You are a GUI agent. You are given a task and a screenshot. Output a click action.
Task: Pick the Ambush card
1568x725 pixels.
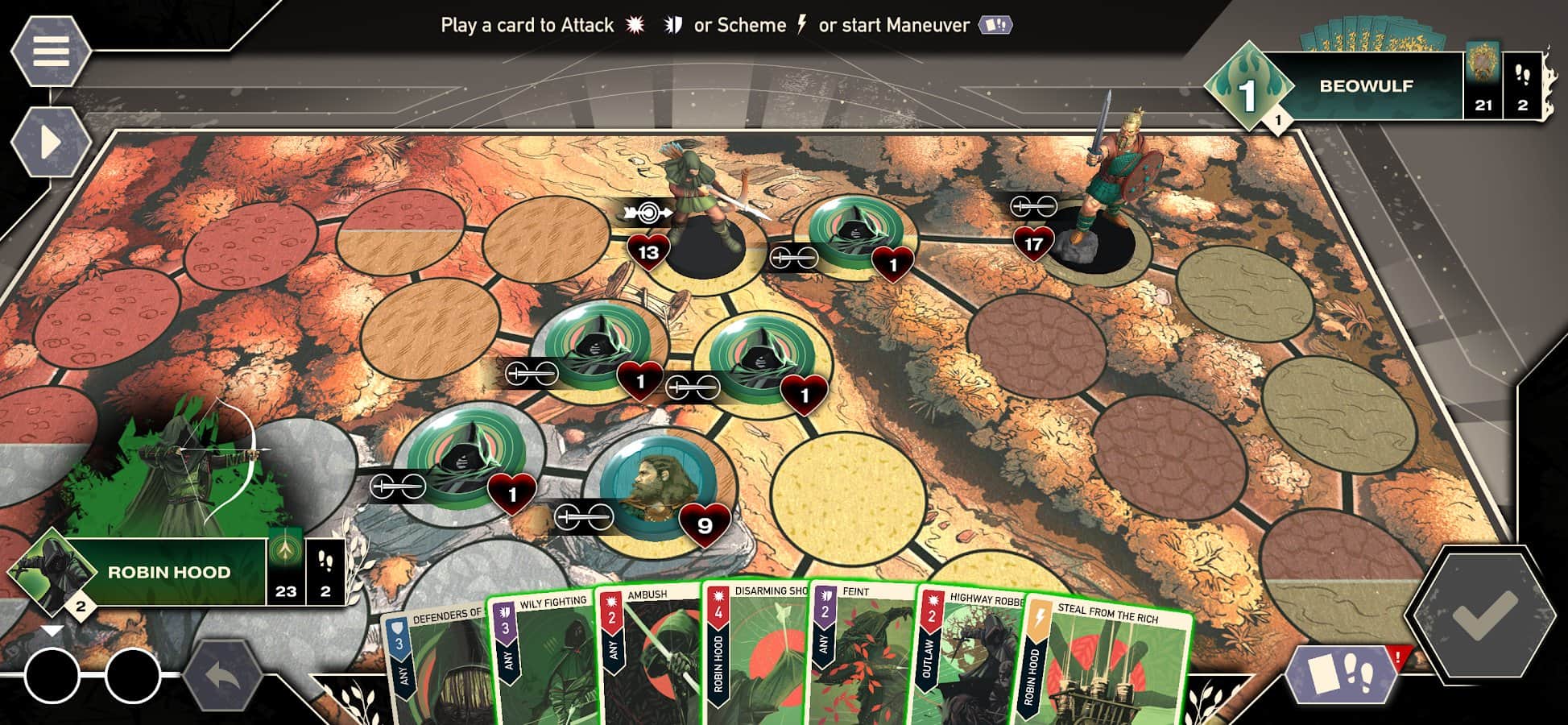pos(648,657)
